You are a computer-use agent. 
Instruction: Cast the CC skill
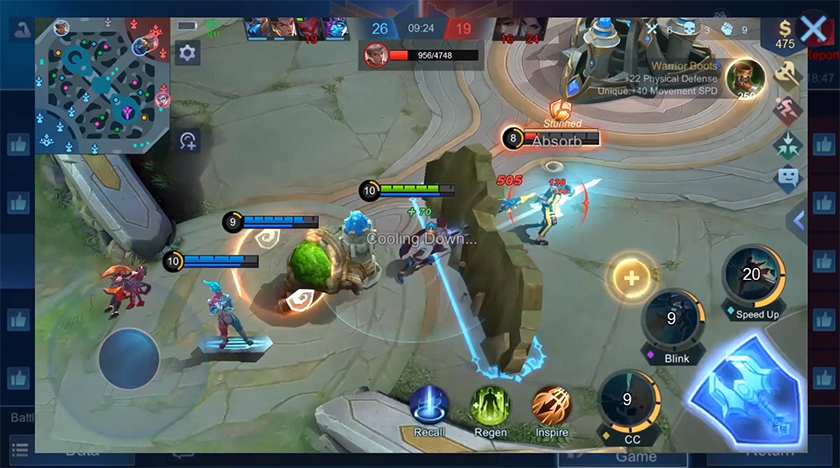[627, 402]
